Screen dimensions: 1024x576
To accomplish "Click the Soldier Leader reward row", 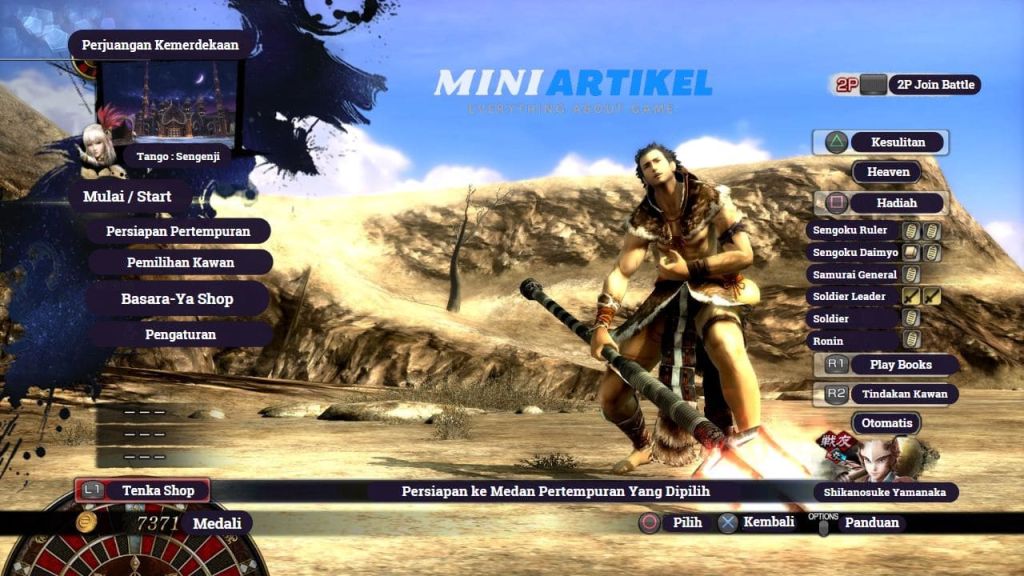I will click(x=848, y=296).
